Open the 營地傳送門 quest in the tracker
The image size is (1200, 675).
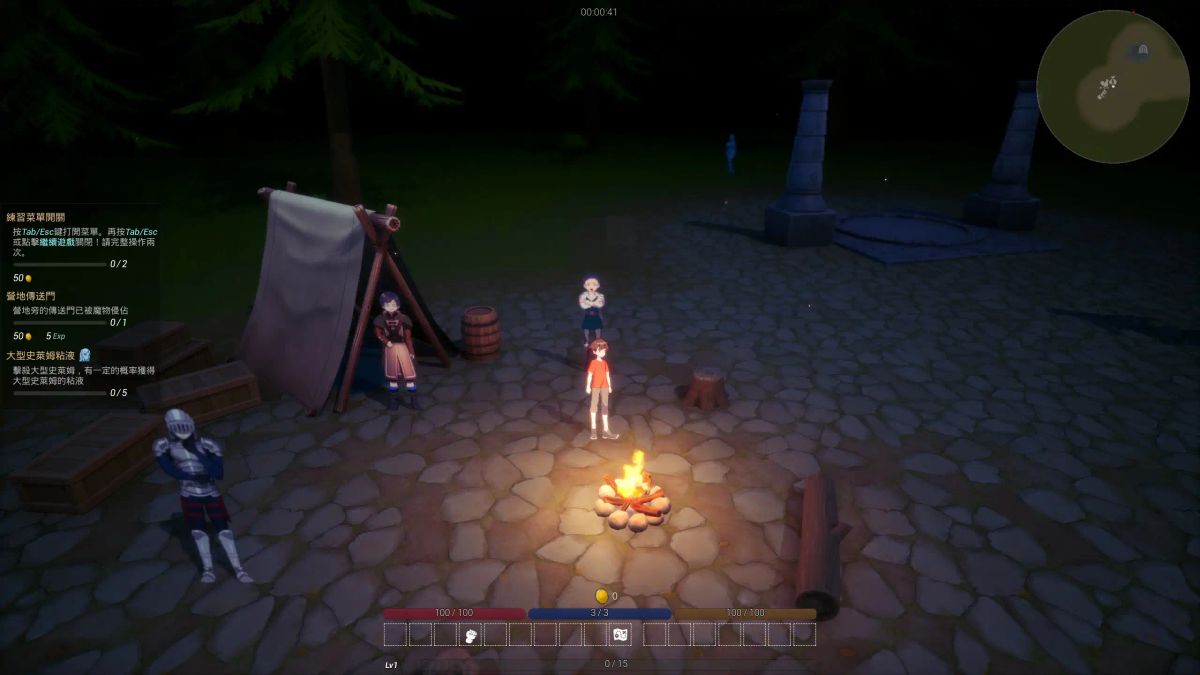(x=30, y=297)
